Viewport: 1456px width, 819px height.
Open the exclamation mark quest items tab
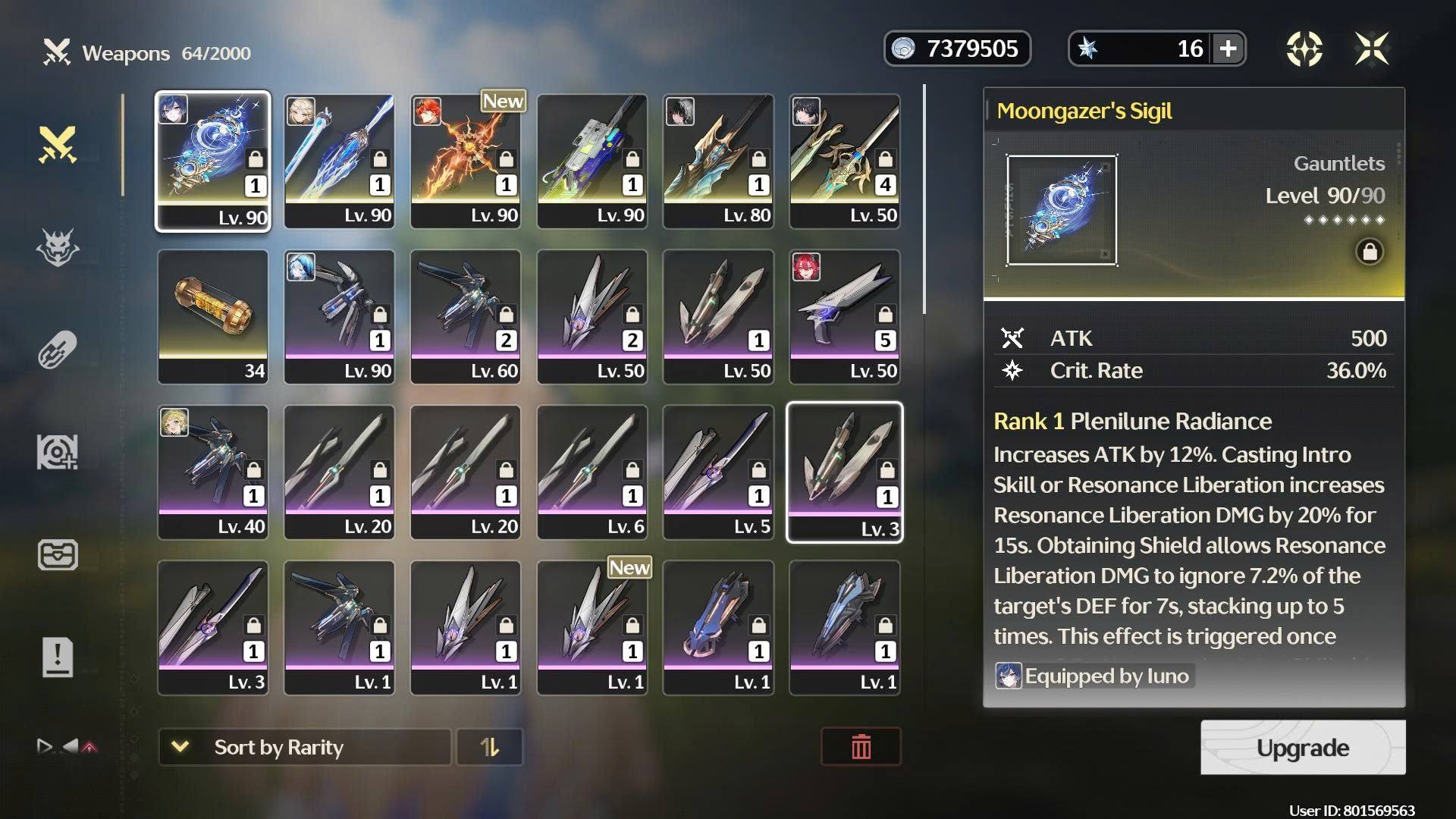coord(58,657)
